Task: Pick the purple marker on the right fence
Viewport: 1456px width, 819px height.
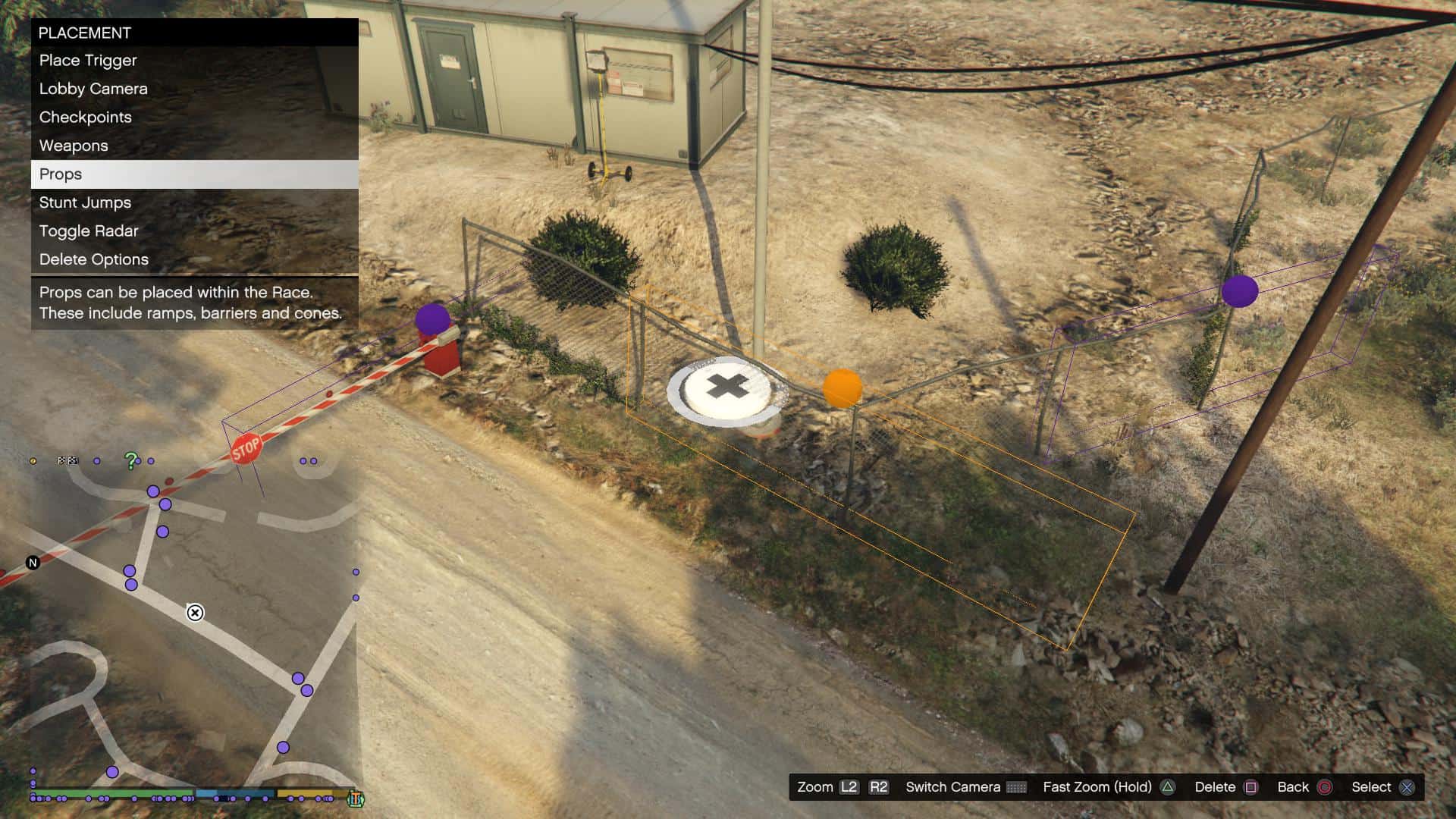Action: (x=1240, y=291)
